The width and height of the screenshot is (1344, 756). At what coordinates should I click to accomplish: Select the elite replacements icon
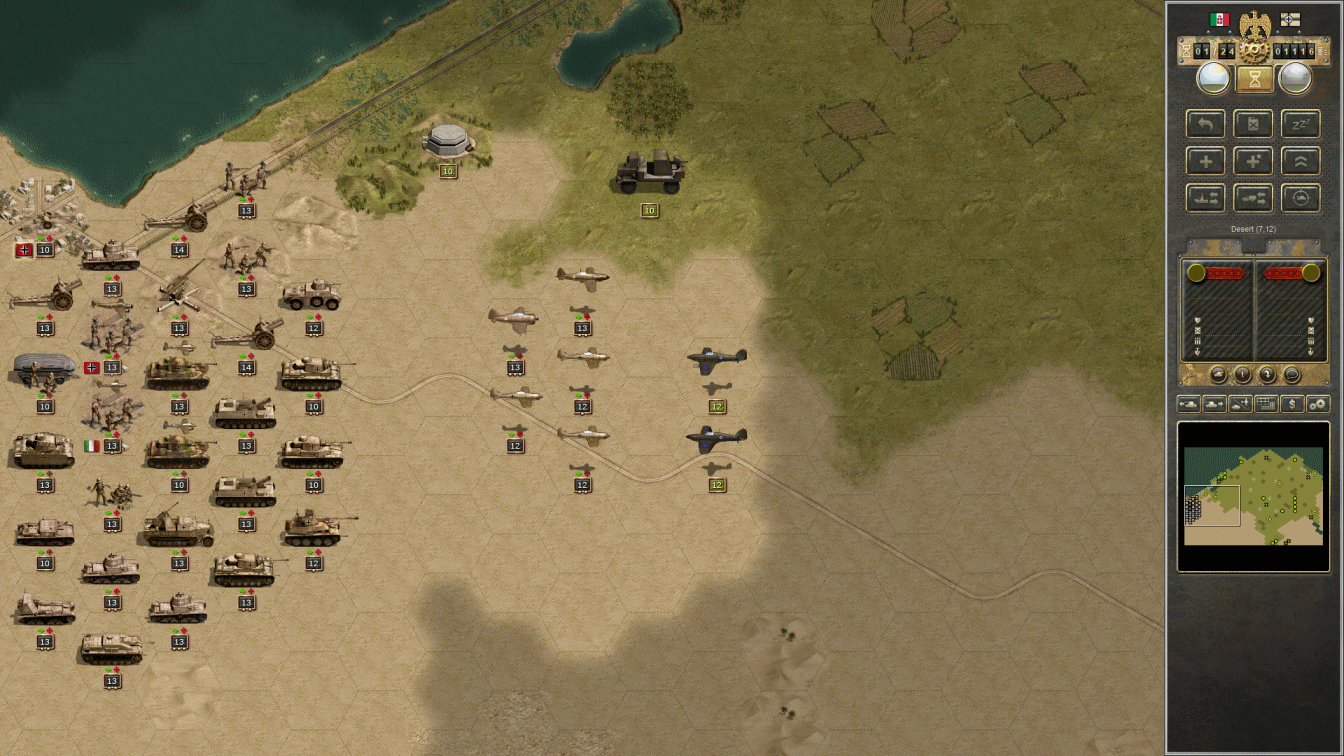pos(1253,161)
